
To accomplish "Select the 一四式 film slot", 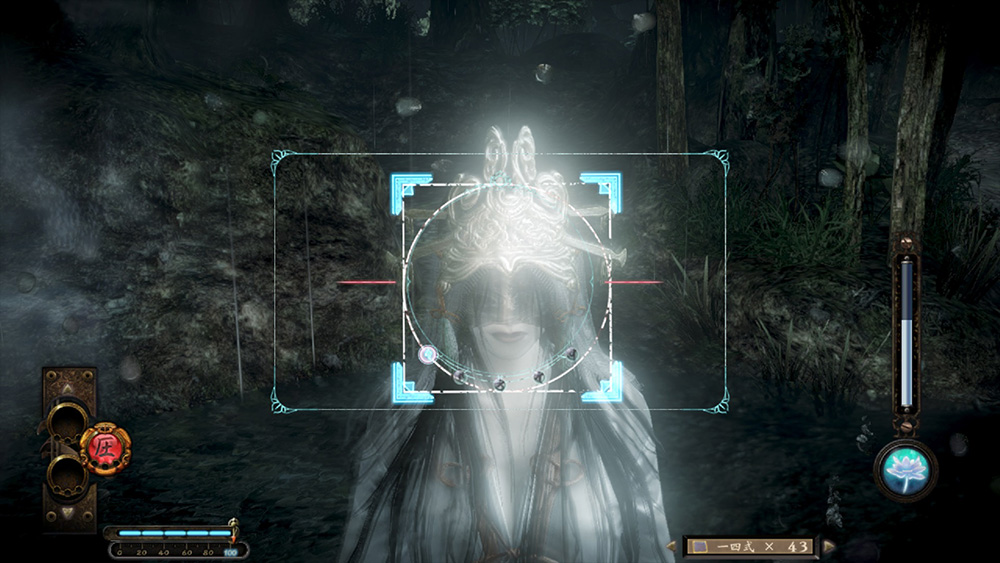I will point(750,546).
